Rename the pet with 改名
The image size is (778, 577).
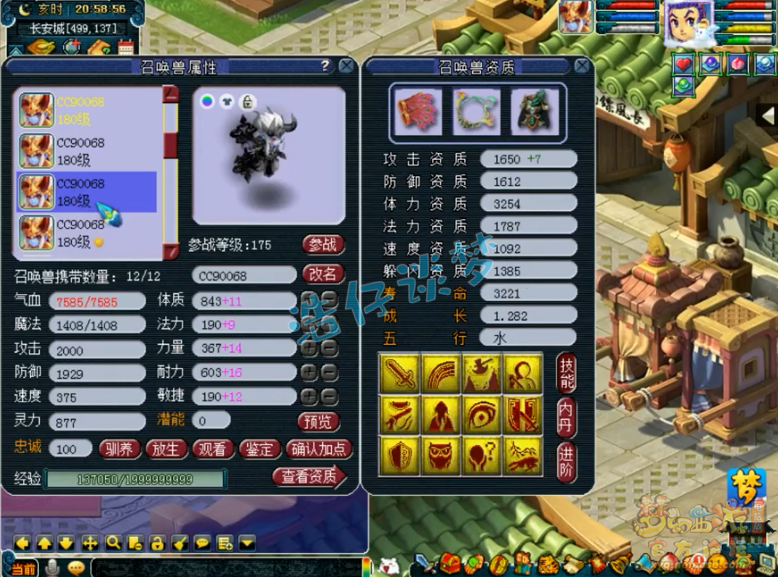(322, 274)
